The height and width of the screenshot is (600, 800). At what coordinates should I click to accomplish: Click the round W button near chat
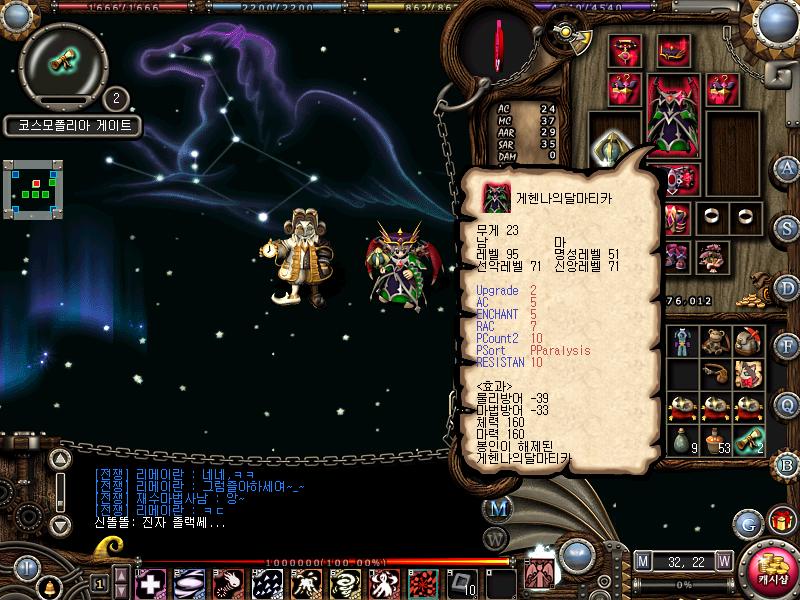coord(497,540)
